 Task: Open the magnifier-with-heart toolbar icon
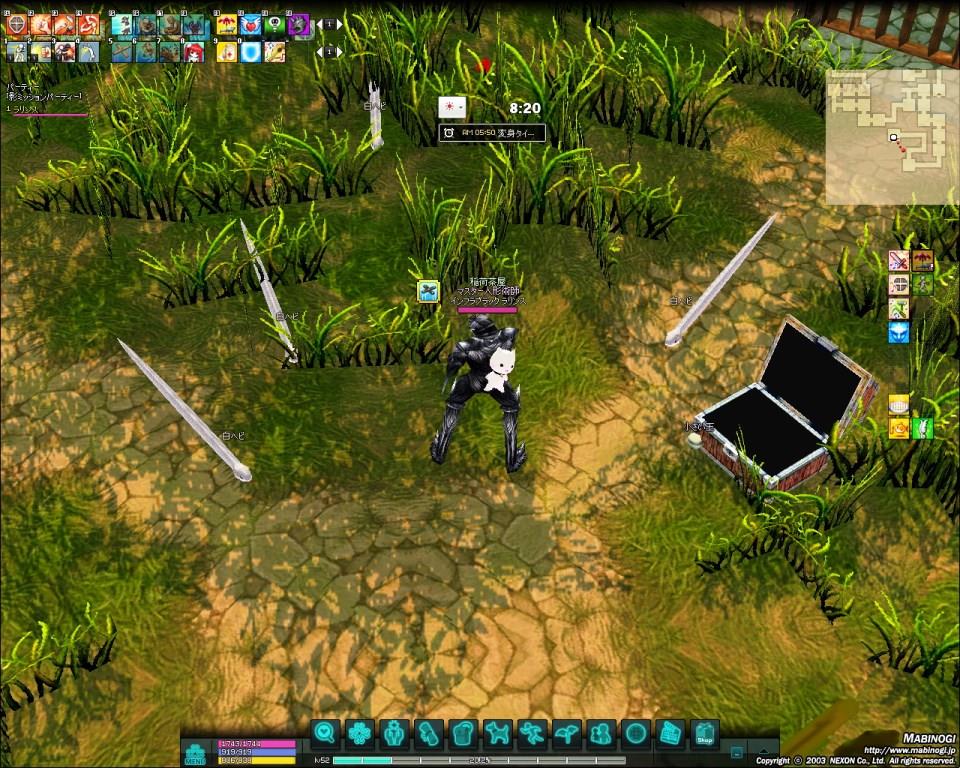324,734
